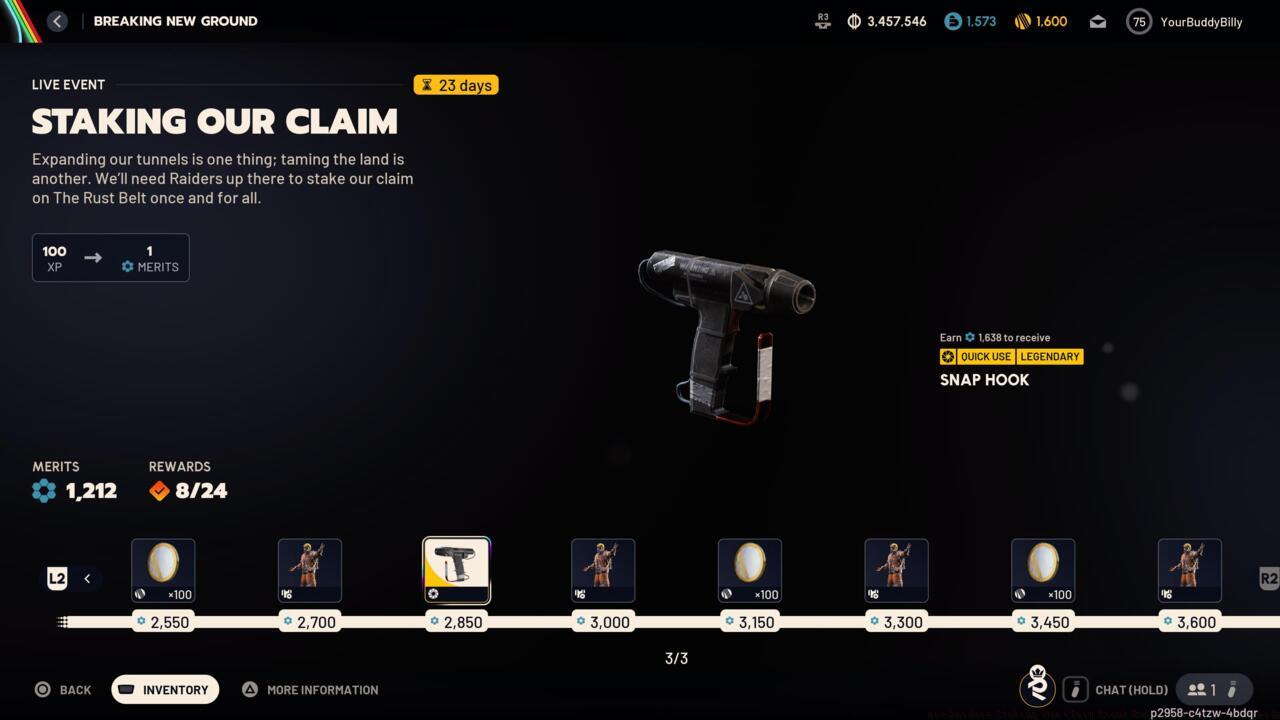The height and width of the screenshot is (720, 1280).
Task: Click the Back option at bottom left
Action: (x=63, y=689)
